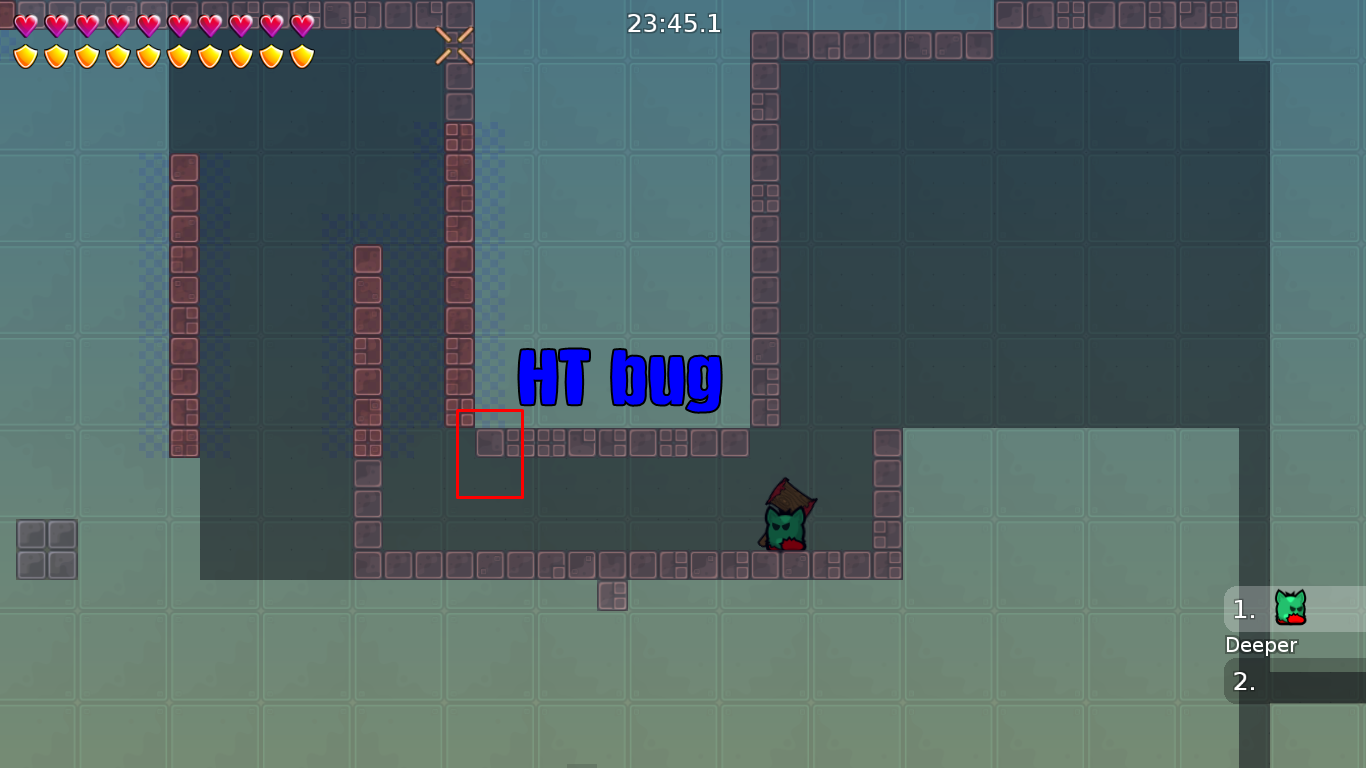Viewport: 1366px width, 768px height.
Task: Click the number 1 ranking label on the leaderboard
Action: pyautogui.click(x=1242, y=608)
